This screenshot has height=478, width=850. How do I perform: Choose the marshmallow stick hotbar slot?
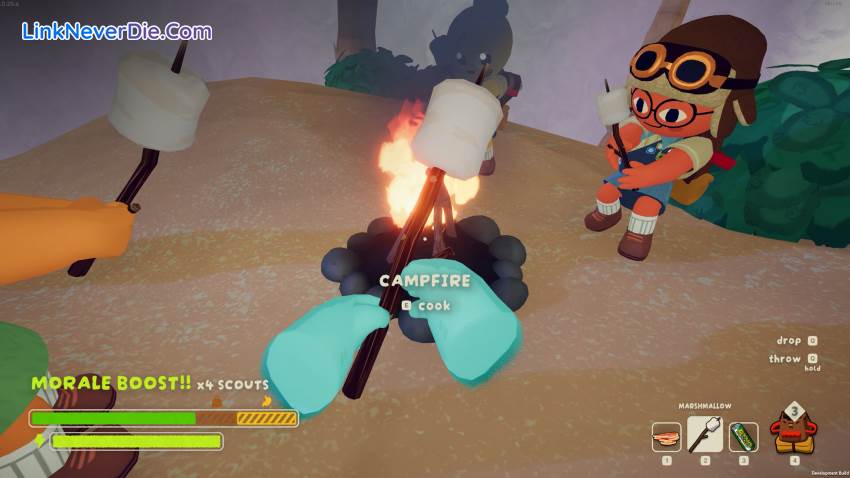pos(705,434)
